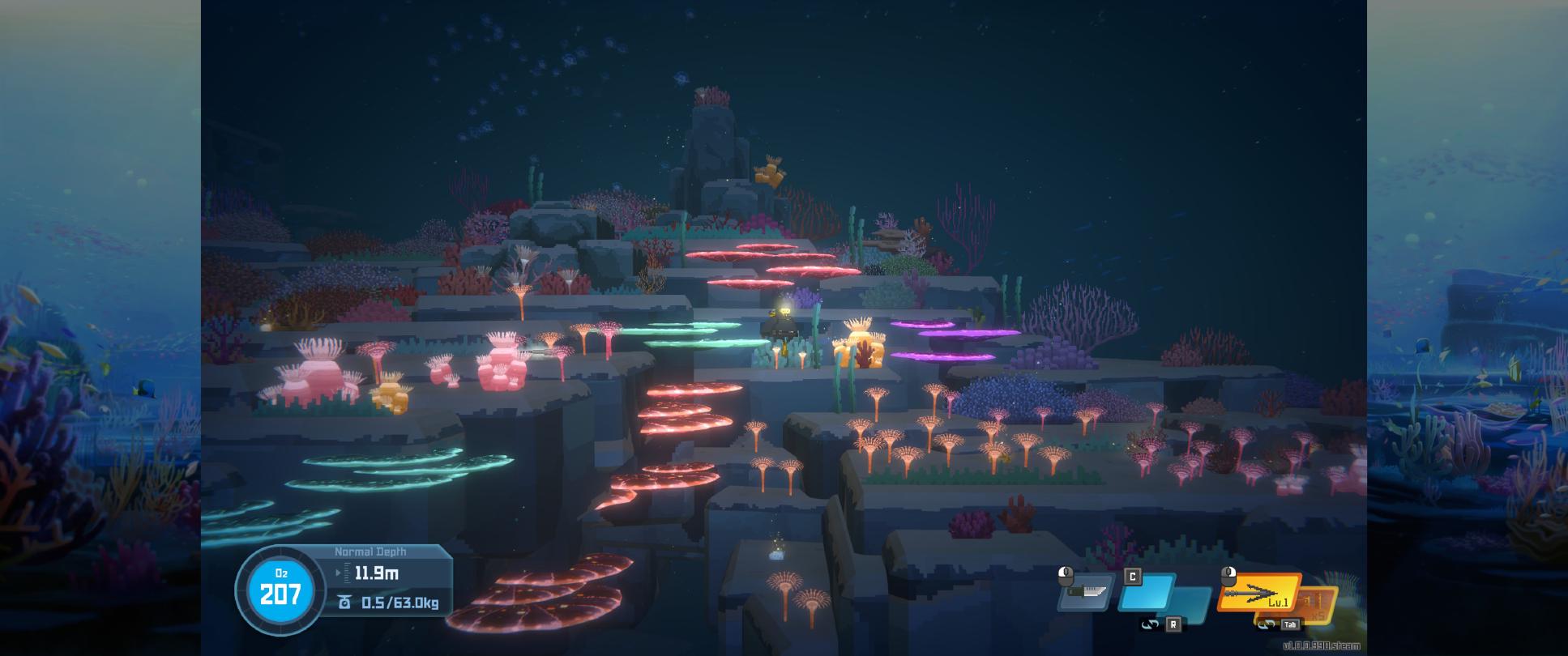Toggle the C key badge on the gadget slot
The image size is (1568, 656).
point(1132,577)
